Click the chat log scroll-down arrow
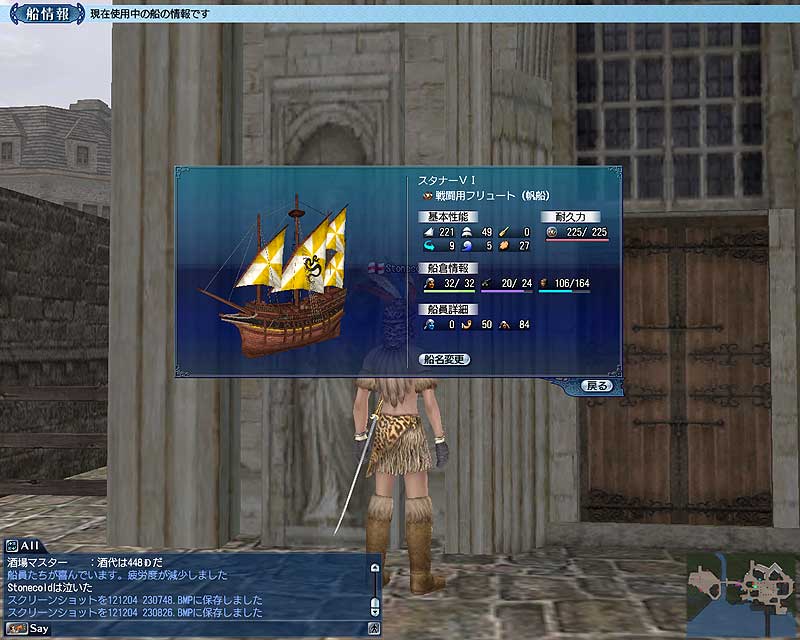 pyautogui.click(x=375, y=609)
